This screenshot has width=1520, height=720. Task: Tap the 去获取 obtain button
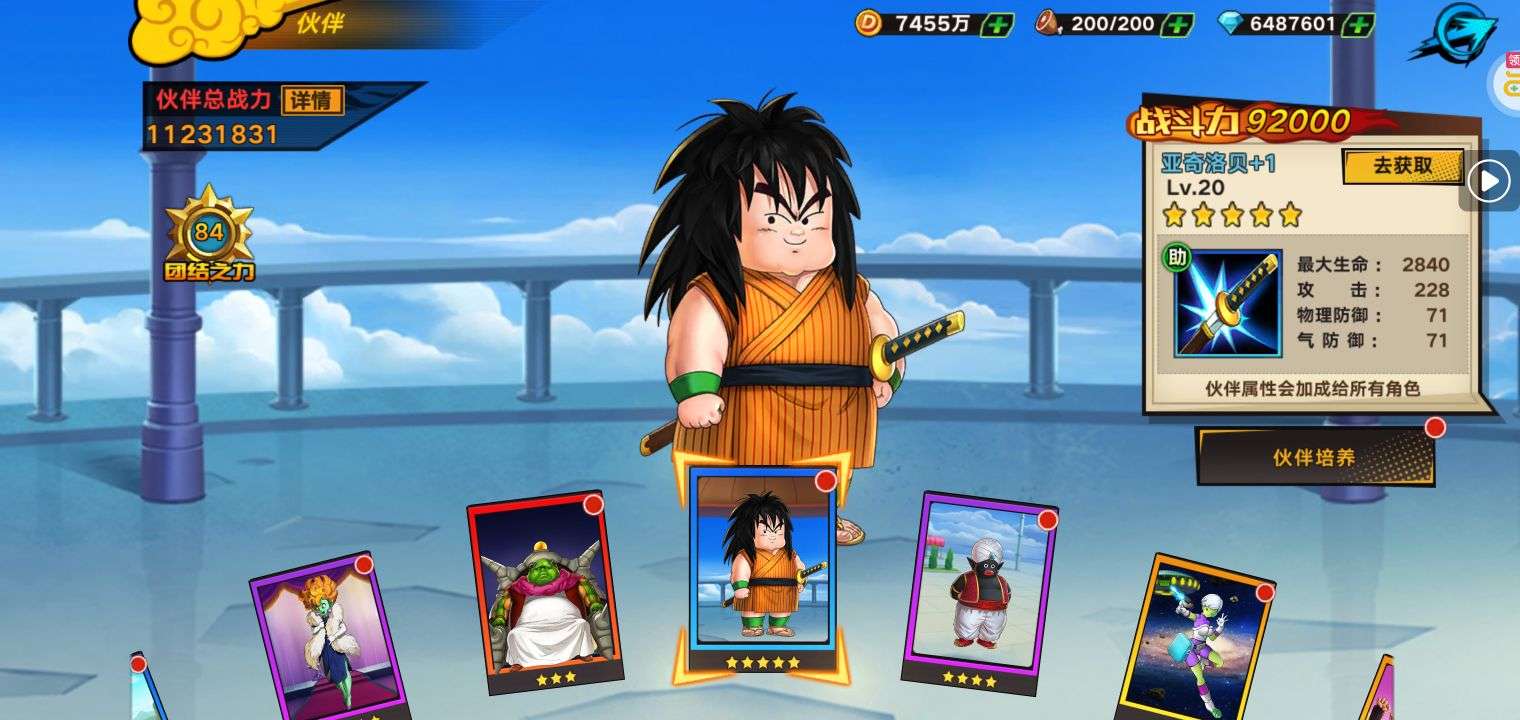[x=1402, y=167]
